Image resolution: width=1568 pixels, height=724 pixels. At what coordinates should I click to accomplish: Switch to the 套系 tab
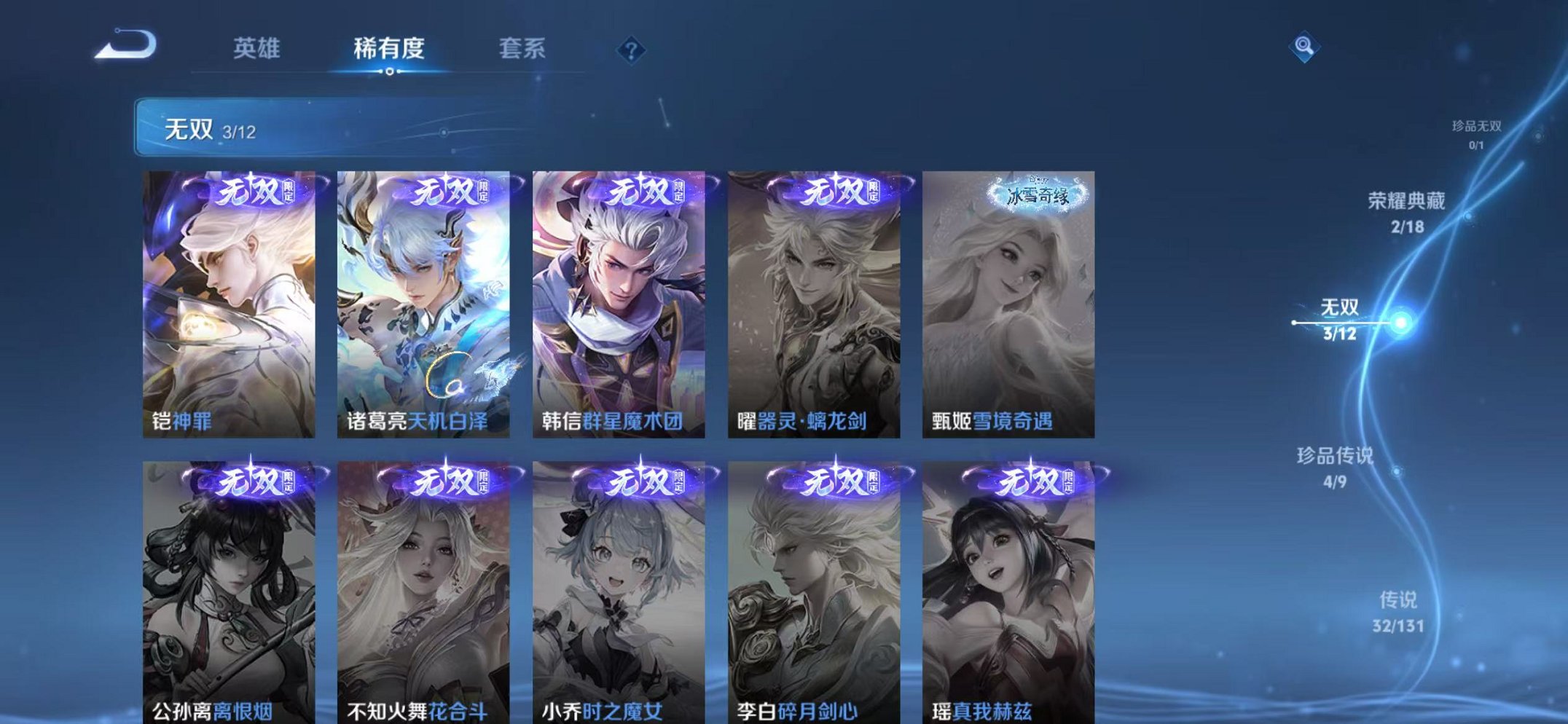tap(523, 48)
